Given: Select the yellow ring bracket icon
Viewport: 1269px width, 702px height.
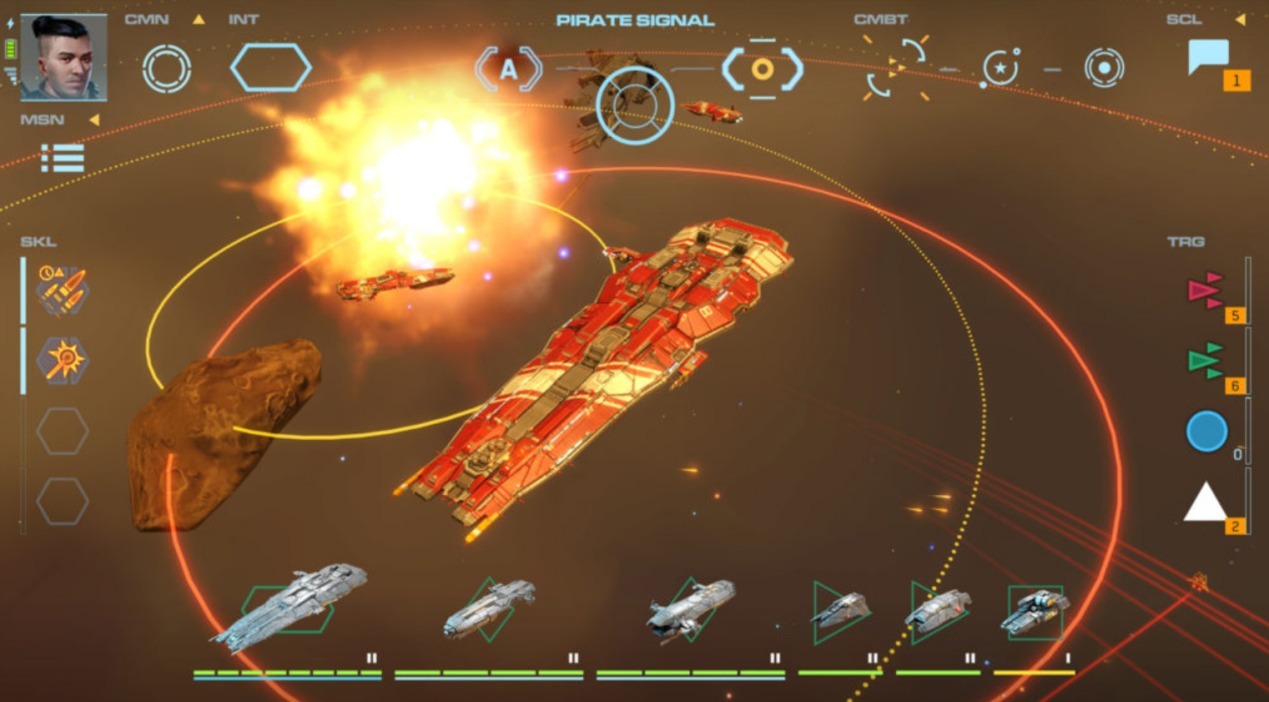Looking at the screenshot, I should pyautogui.click(x=762, y=69).
